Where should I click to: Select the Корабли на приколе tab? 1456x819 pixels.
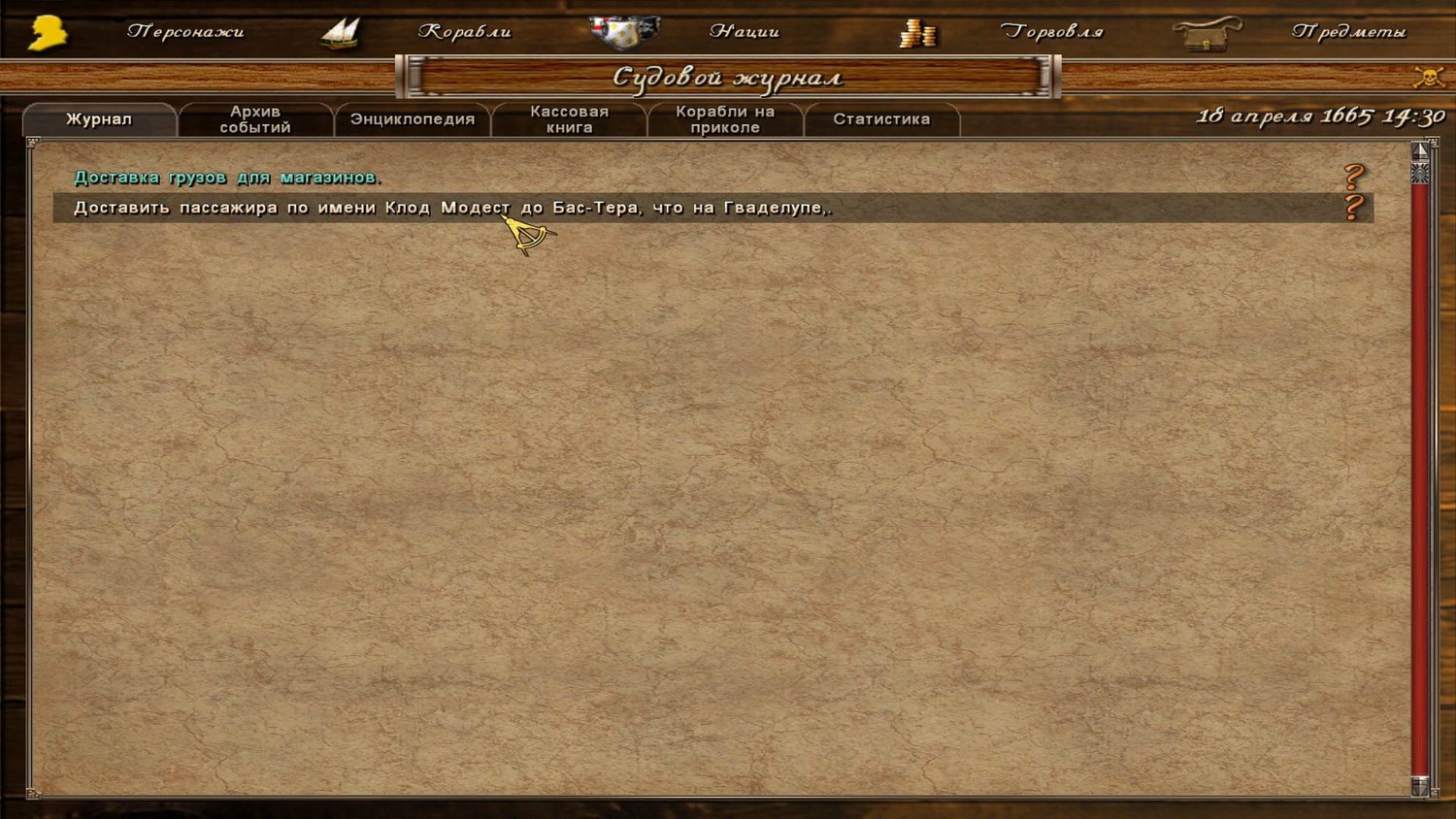pyautogui.click(x=725, y=119)
